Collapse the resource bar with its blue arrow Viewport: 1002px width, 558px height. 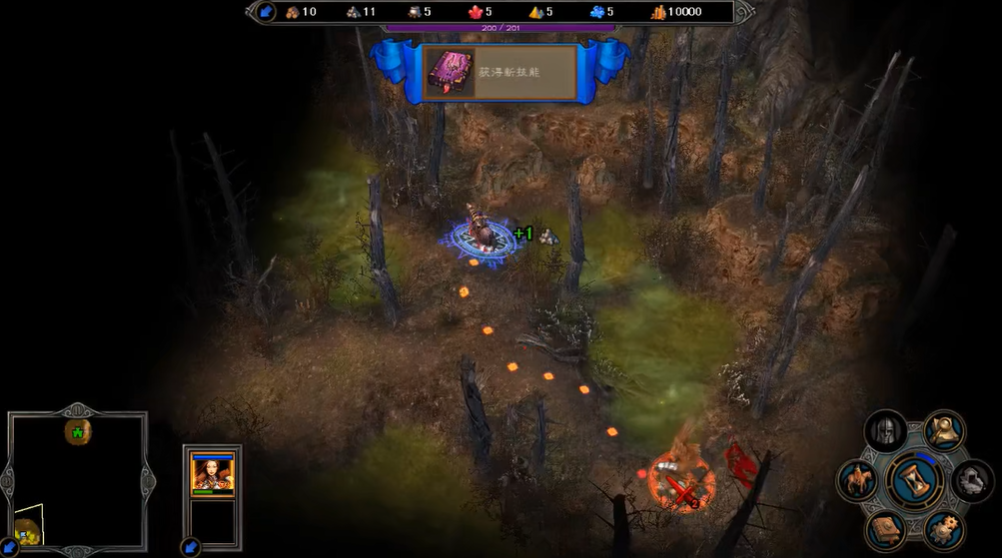coord(266,12)
